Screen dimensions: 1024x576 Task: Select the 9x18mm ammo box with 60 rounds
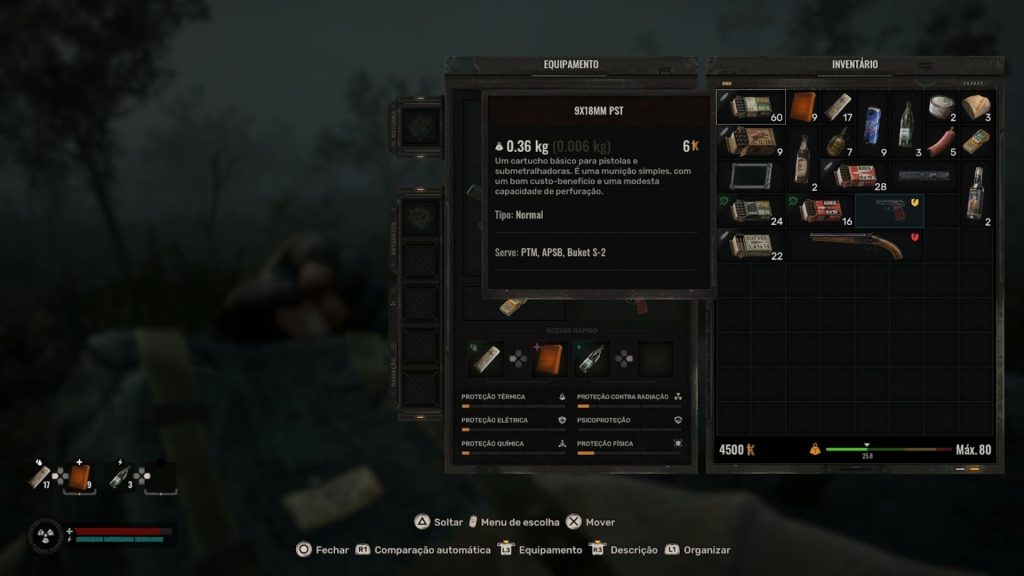[751, 107]
